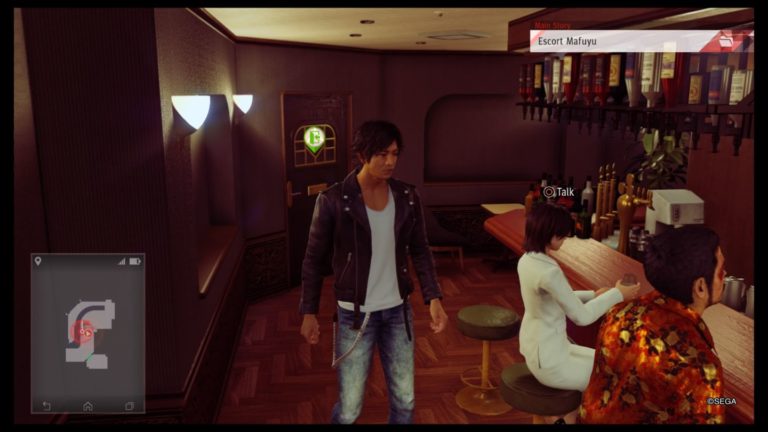Tap the phone's back arrow icon
Viewport: 768px width, 432px height.
(x=46, y=405)
